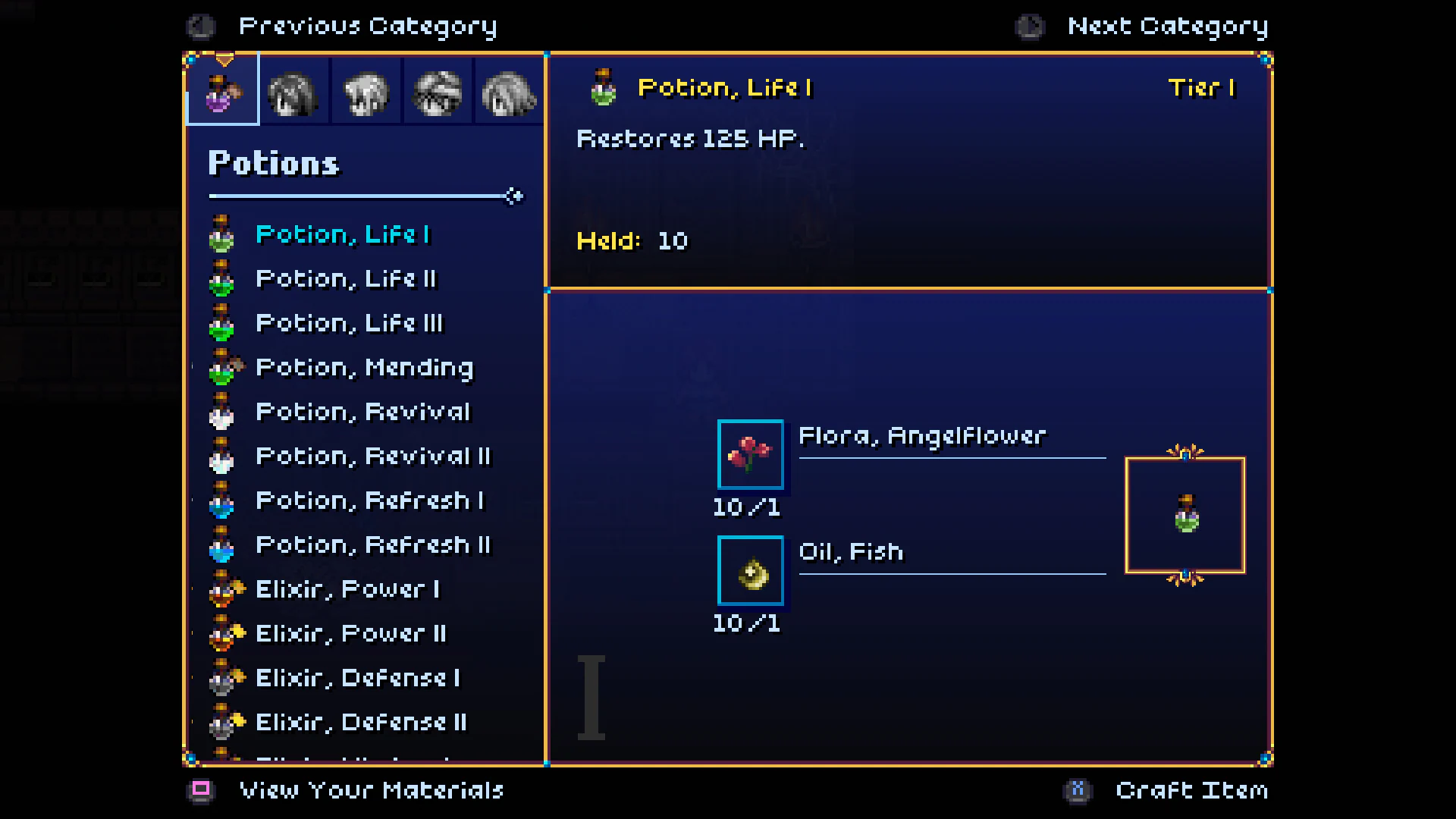Click the X button icon beside Craft Item
1456x819 pixels.
pos(1076,790)
